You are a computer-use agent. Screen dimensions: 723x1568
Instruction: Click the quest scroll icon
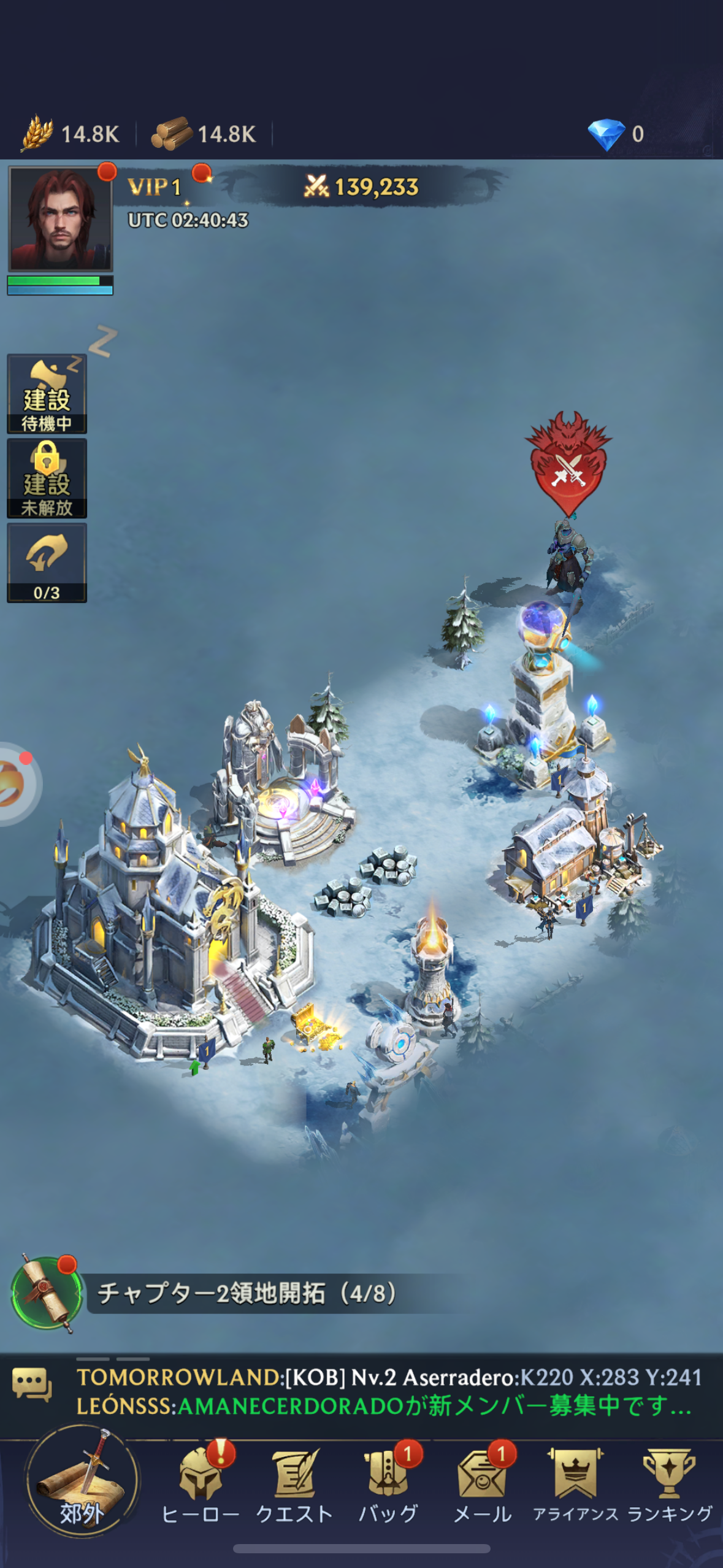[x=47, y=1293]
